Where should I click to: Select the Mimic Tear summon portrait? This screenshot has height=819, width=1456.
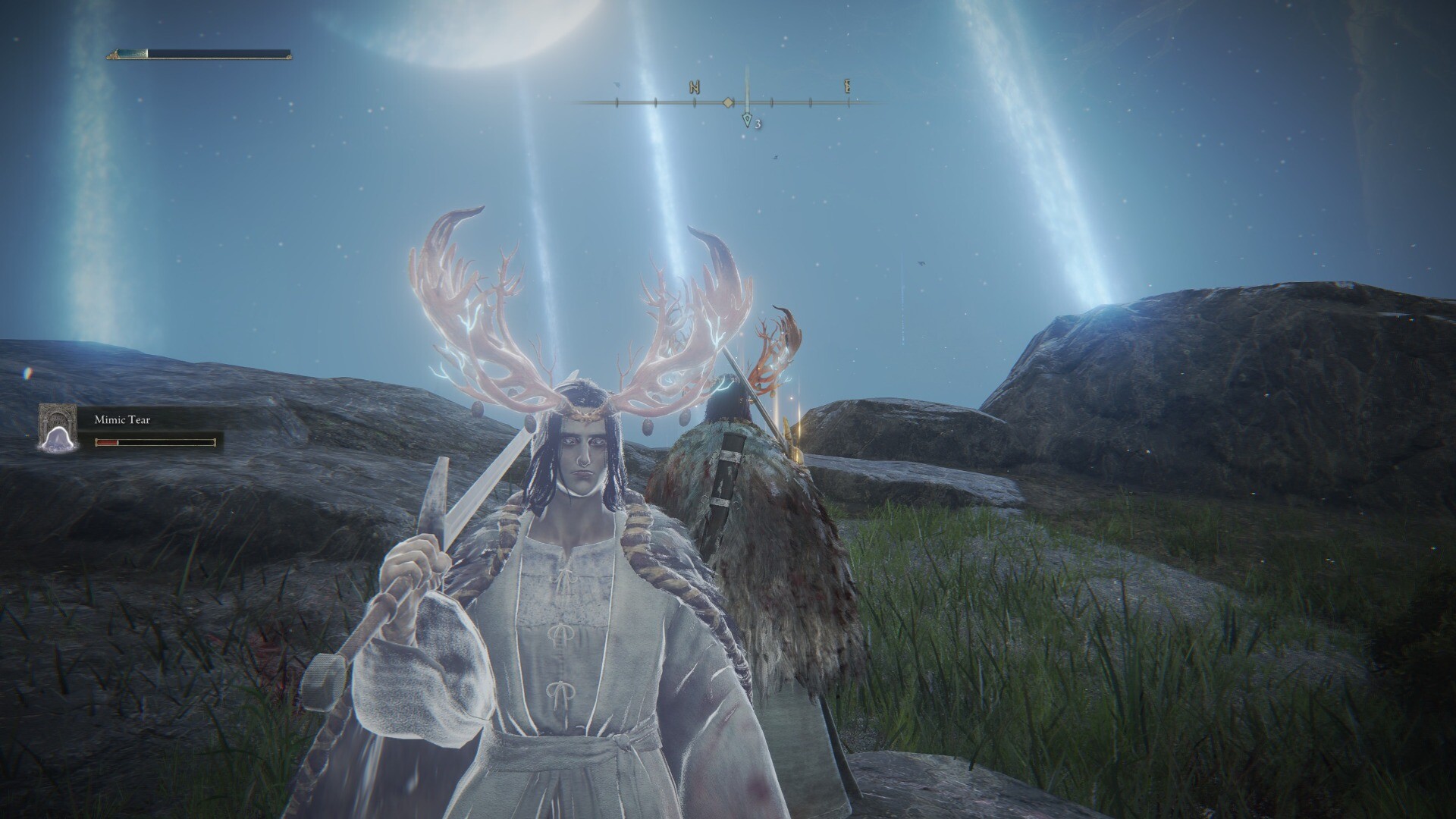pos(58,428)
